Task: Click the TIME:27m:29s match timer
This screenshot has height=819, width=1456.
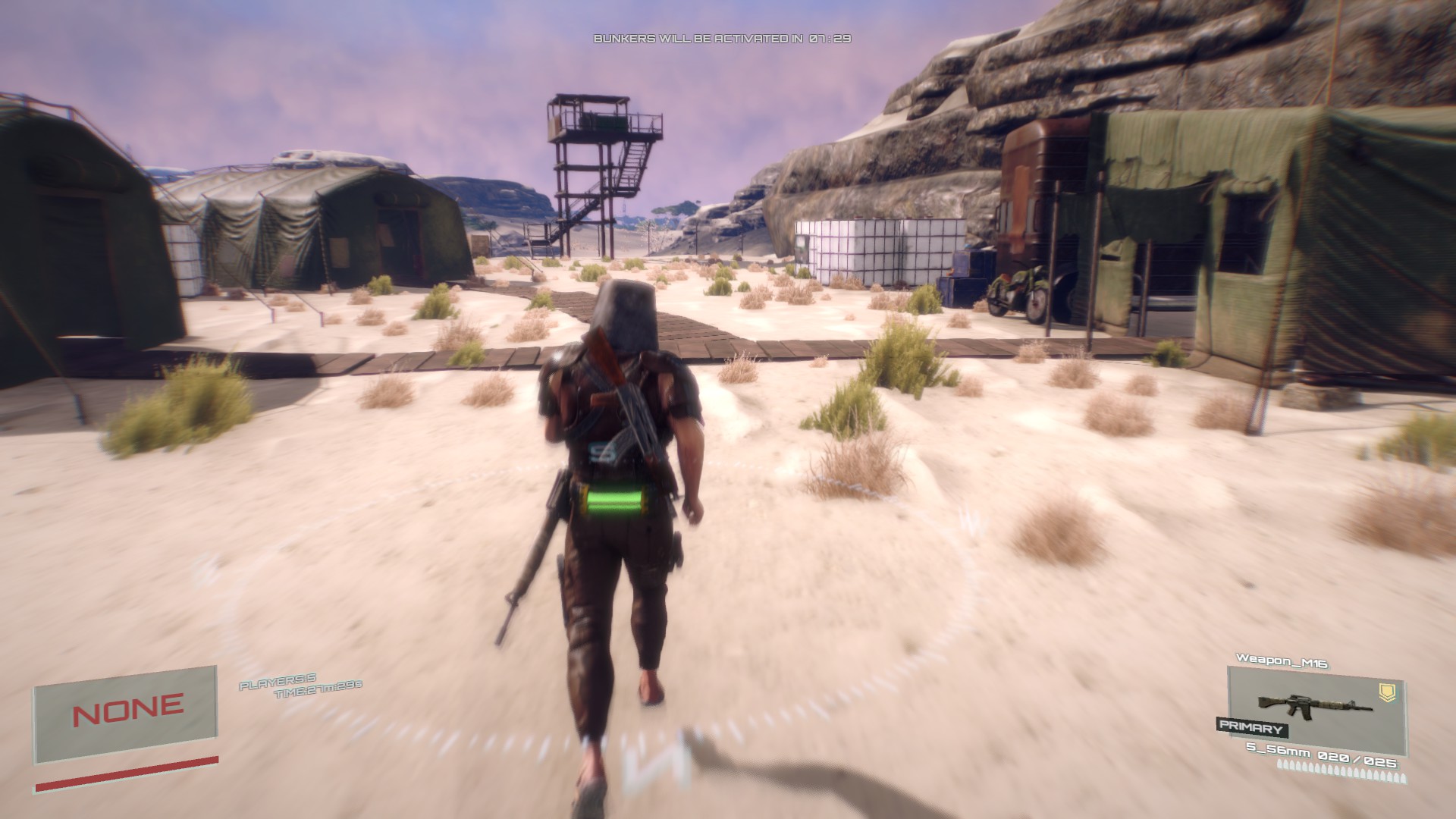Action: click(318, 691)
